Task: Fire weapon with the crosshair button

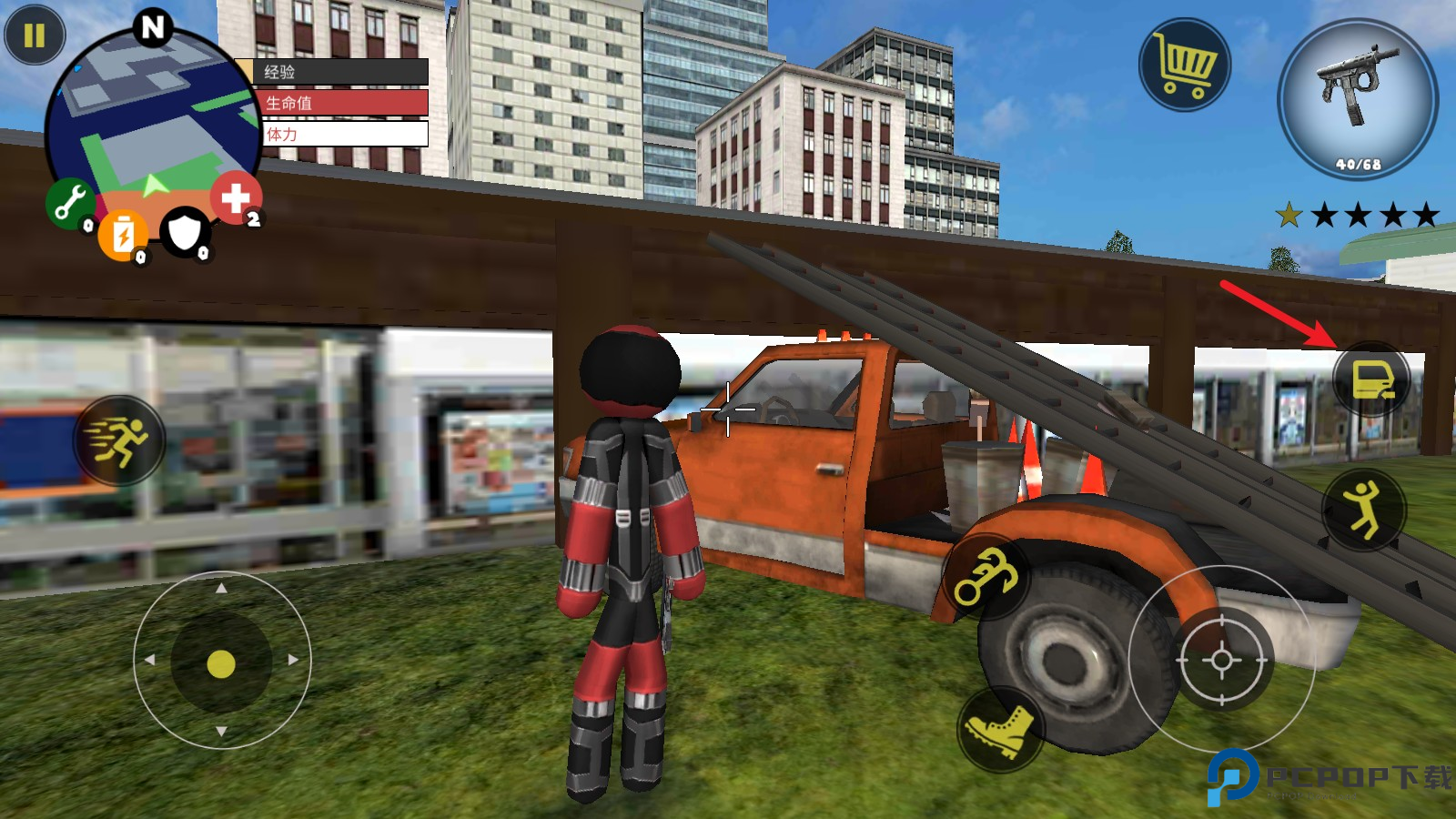Action: coord(1221,660)
